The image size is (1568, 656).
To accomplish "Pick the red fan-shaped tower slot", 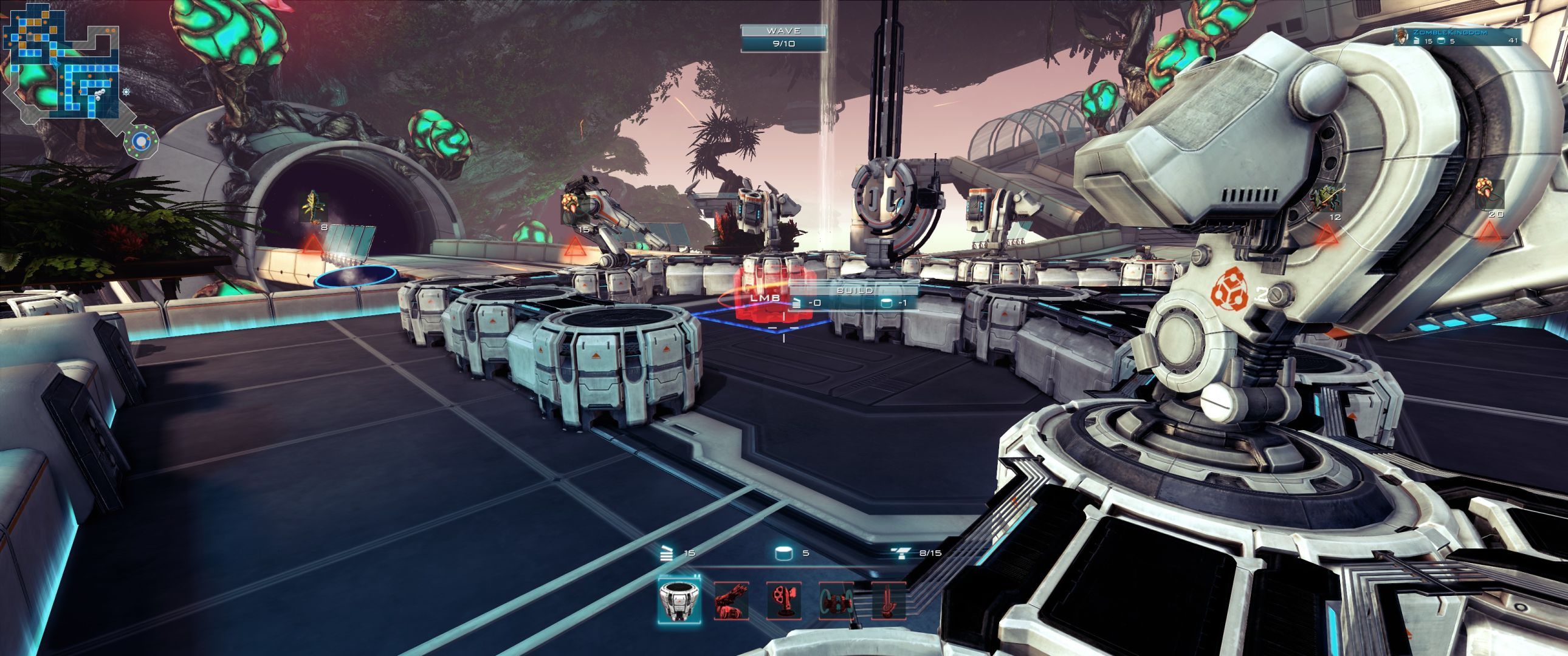I will 783,600.
